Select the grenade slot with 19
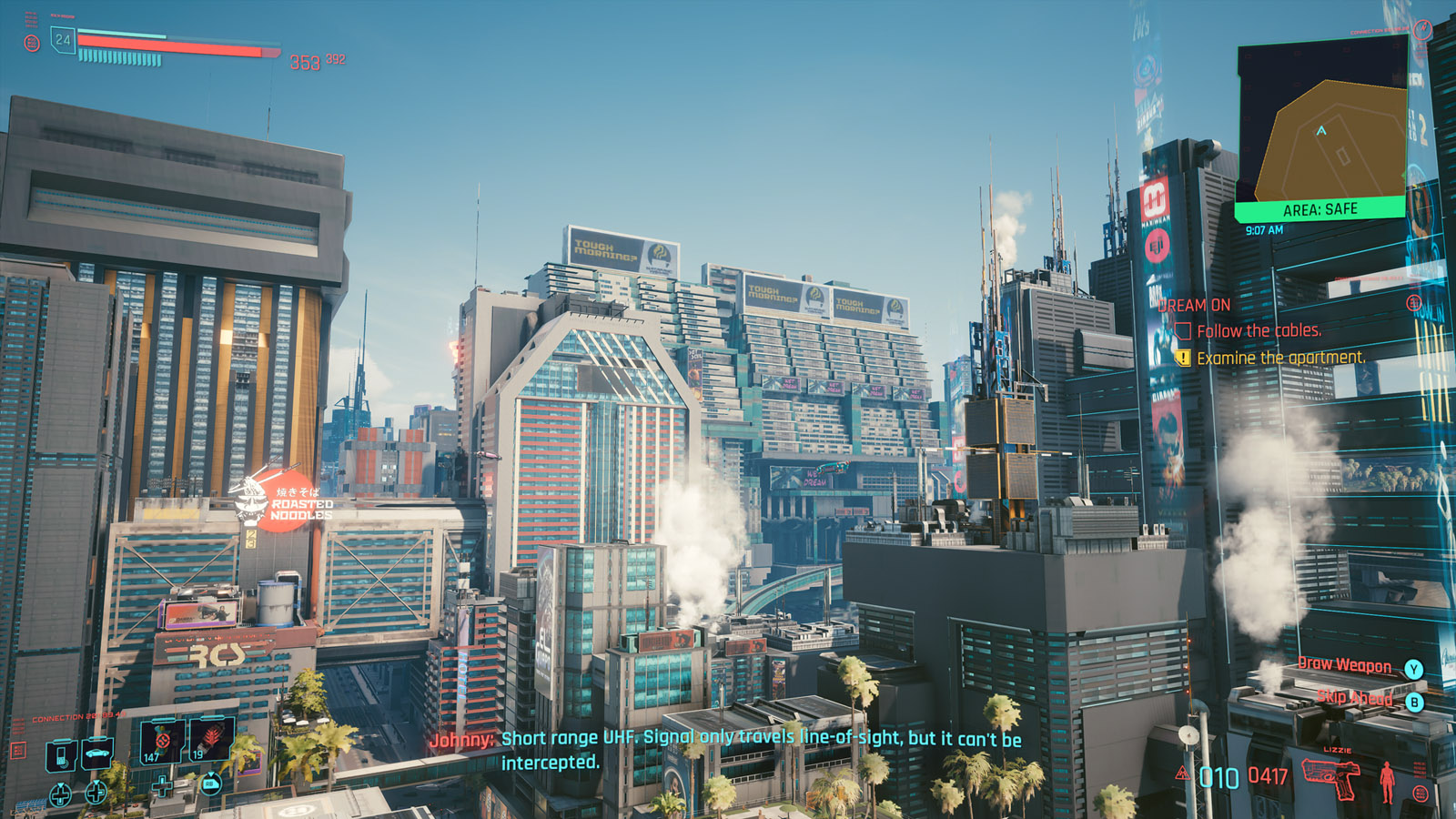Viewport: 1456px width, 819px height. [x=211, y=740]
